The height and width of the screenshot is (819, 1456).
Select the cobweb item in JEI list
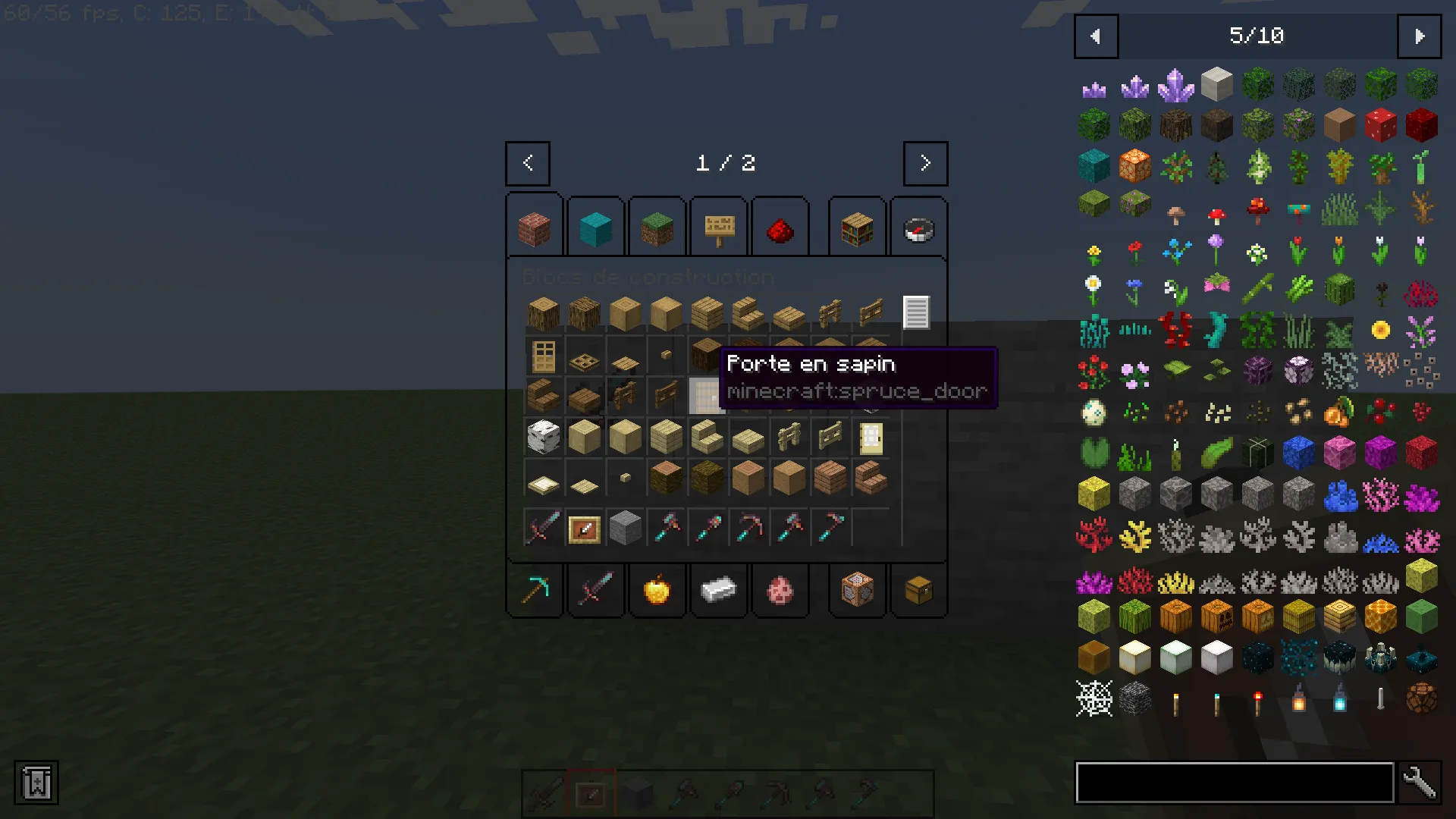[x=1094, y=698]
